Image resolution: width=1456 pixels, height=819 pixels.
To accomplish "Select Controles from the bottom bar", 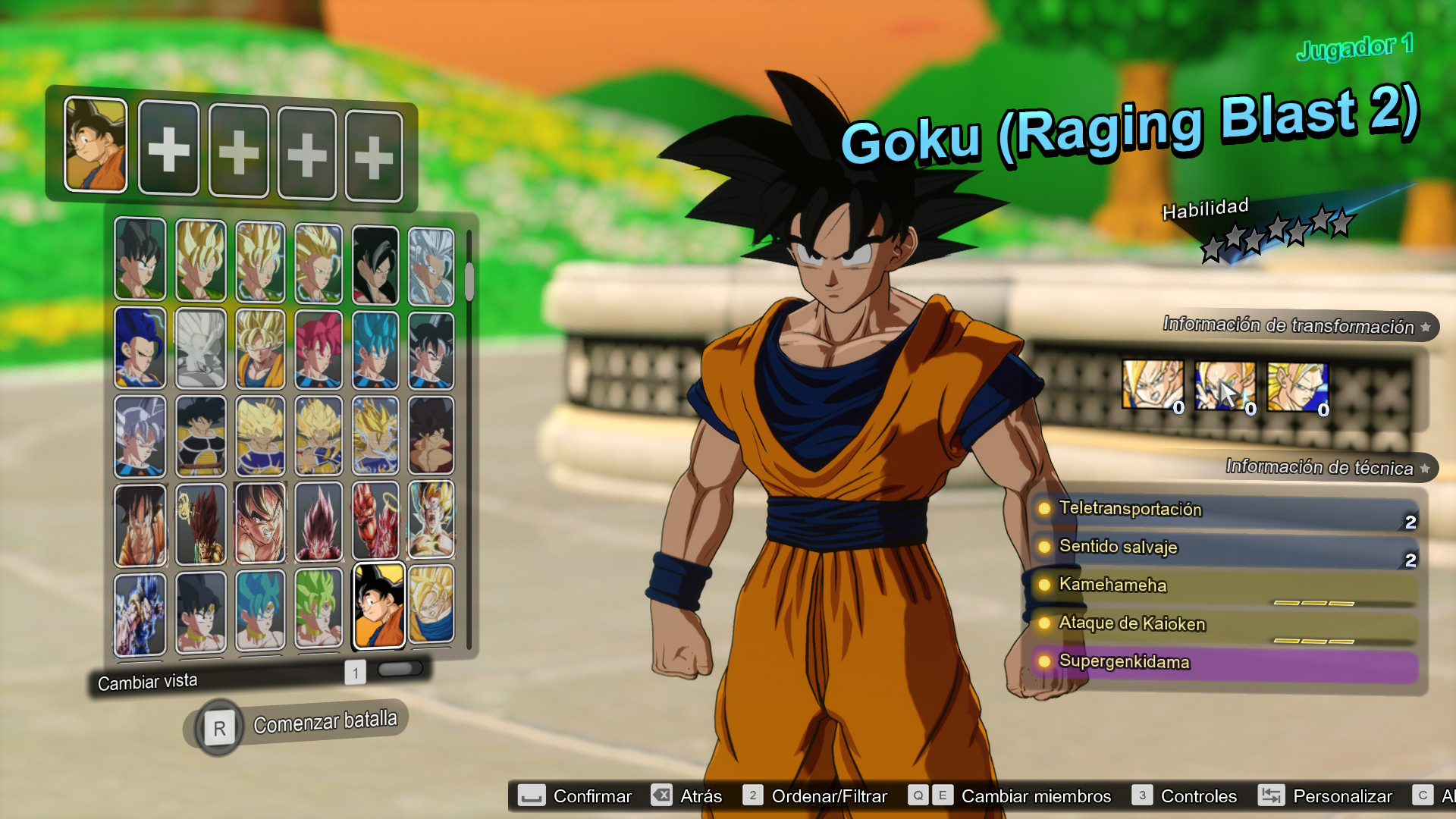I will (x=1199, y=795).
